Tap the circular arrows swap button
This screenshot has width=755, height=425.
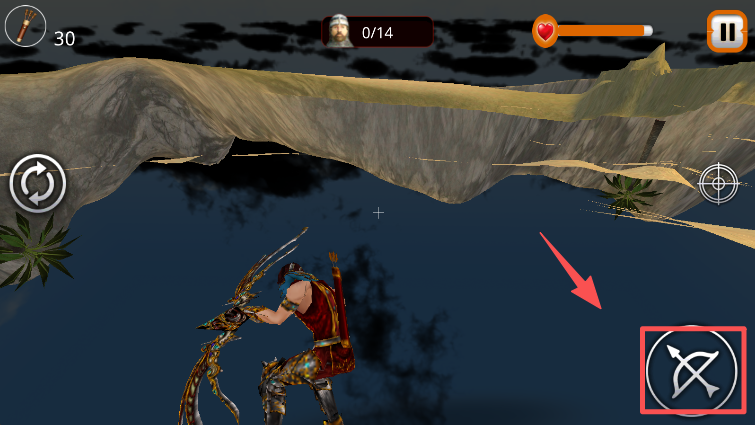point(37,184)
